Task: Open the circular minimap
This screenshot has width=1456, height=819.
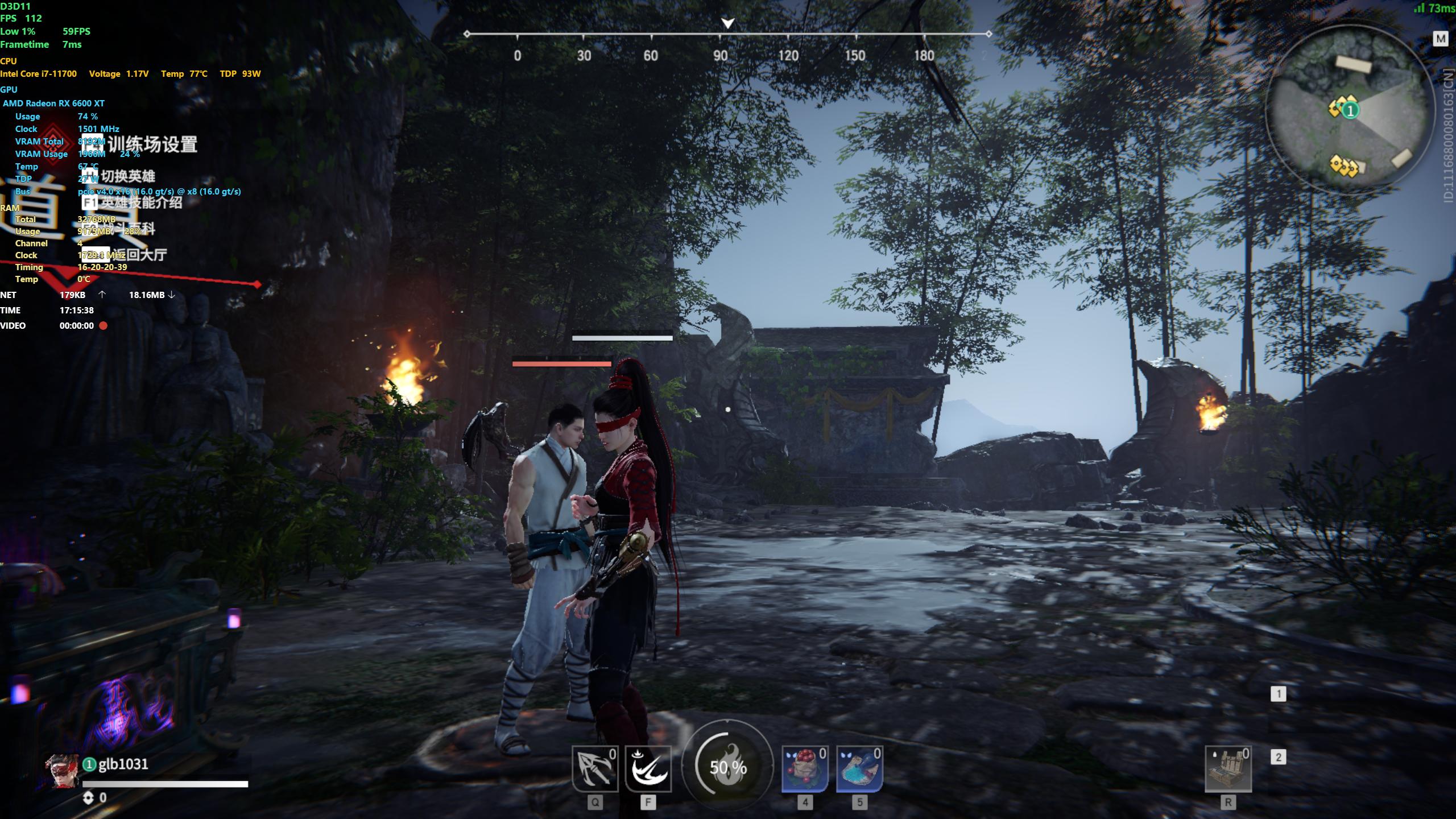Action: pos(1348,109)
